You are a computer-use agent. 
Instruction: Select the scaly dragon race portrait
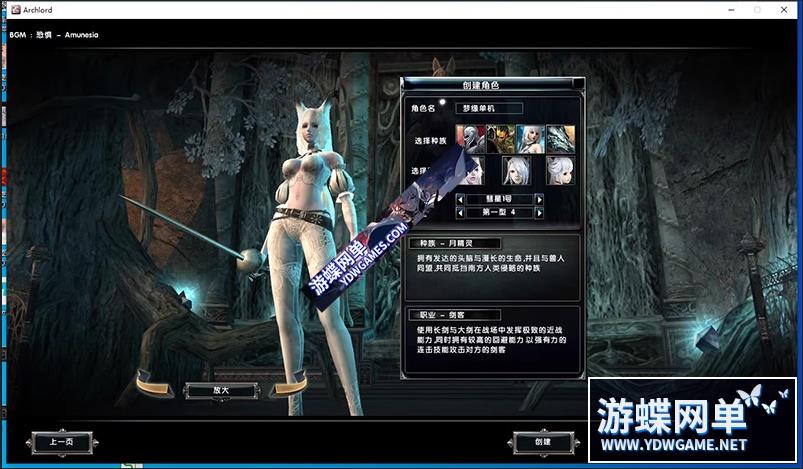pyautogui.click(x=559, y=138)
